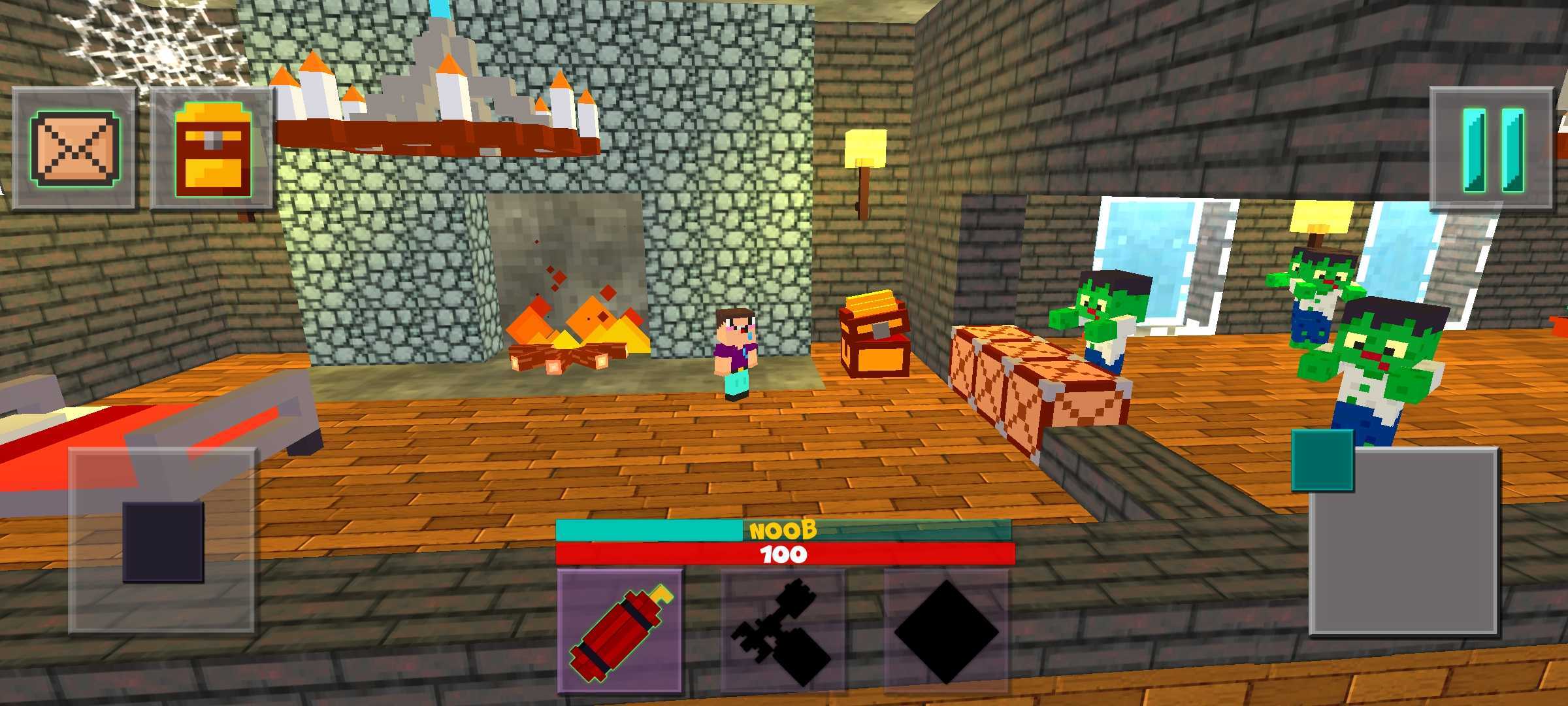Open the yellow backpack inventory
1568x706 pixels.
[212, 148]
